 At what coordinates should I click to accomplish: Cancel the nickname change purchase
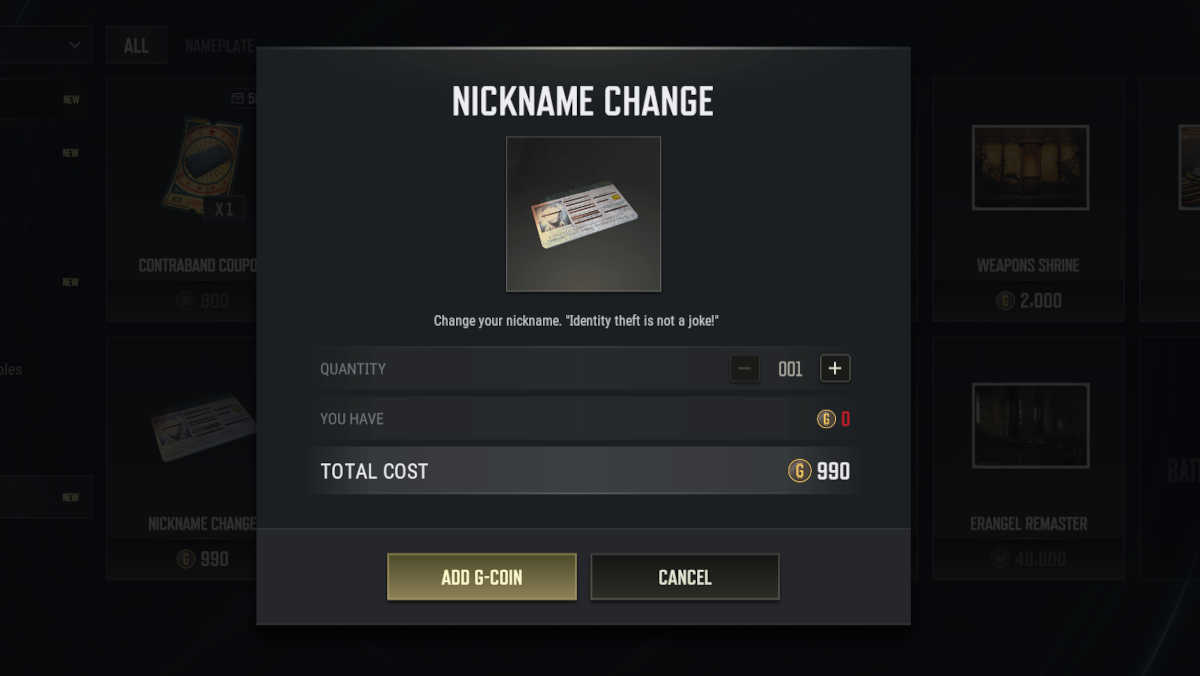click(x=684, y=577)
